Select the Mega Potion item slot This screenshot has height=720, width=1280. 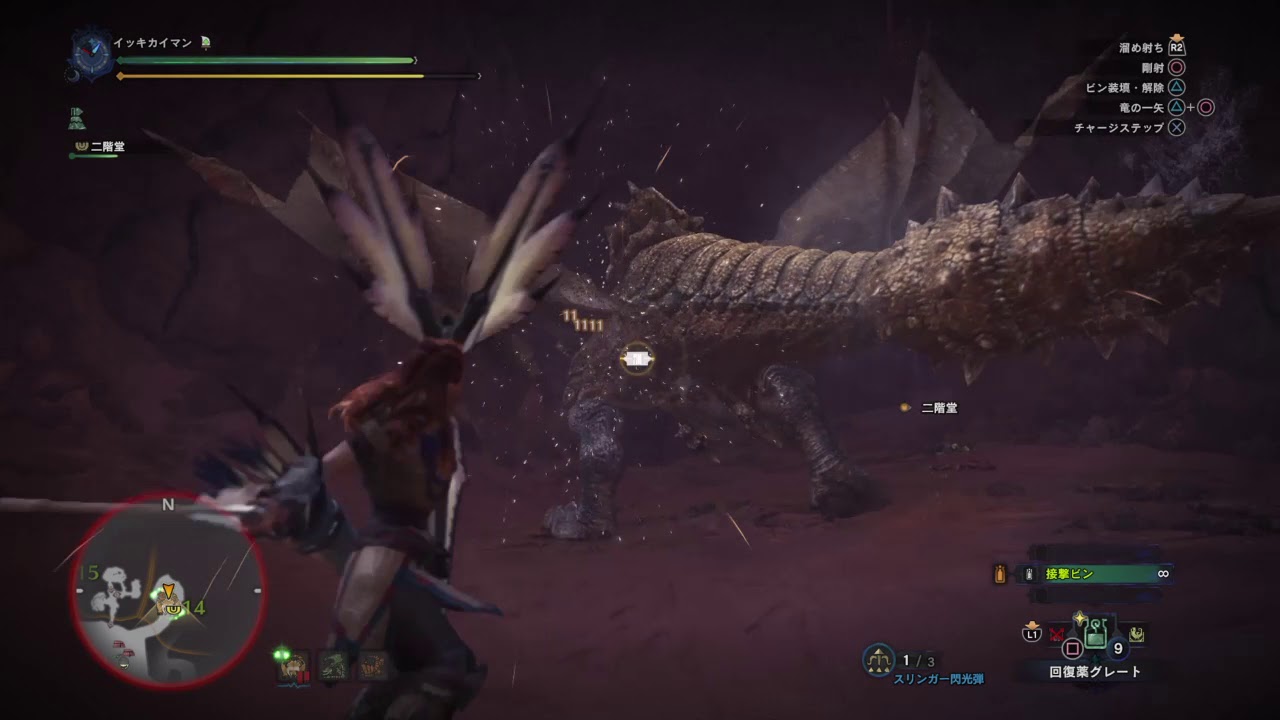pyautogui.click(x=1096, y=632)
